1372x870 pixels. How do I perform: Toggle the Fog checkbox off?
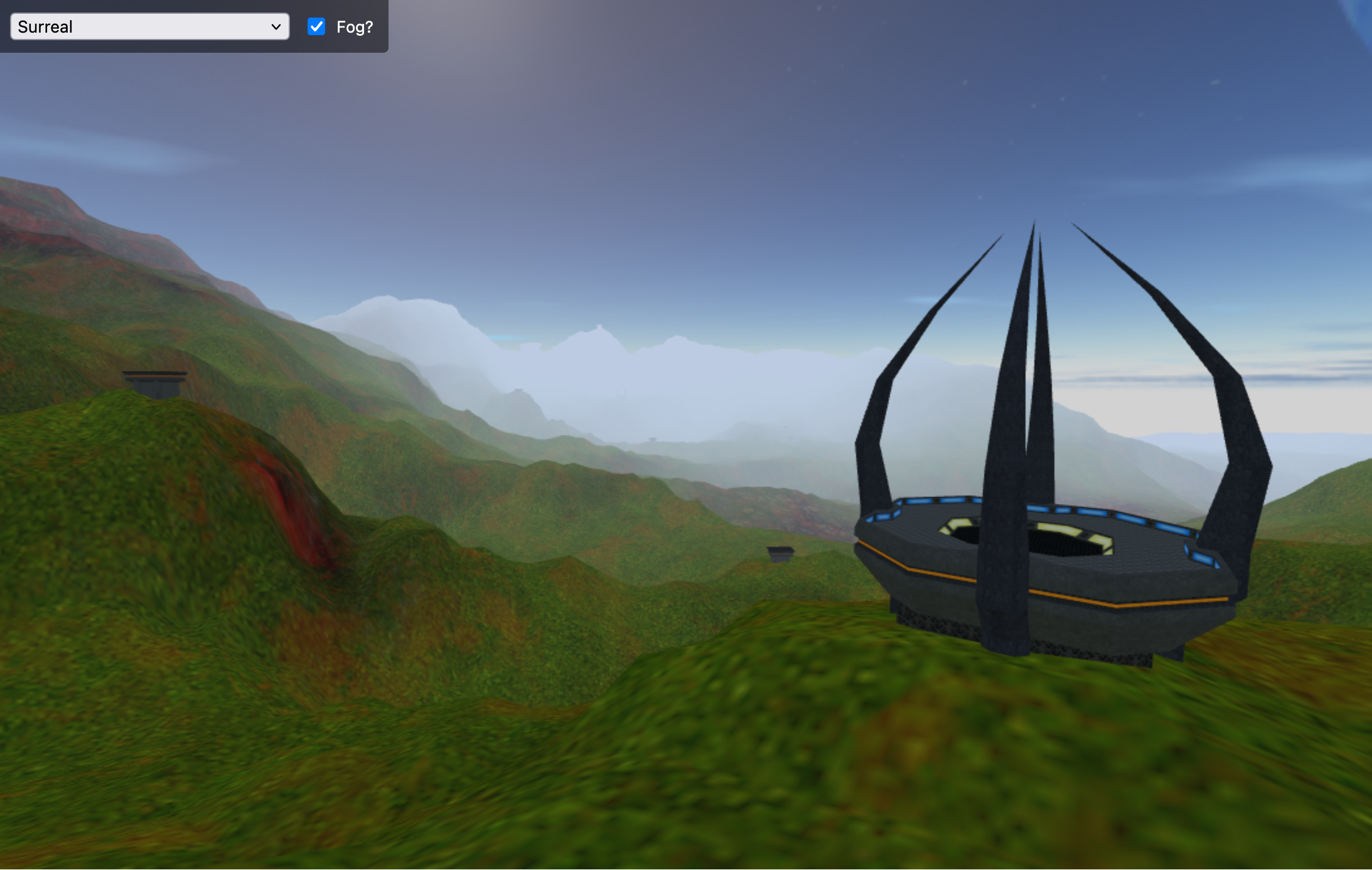point(316,27)
